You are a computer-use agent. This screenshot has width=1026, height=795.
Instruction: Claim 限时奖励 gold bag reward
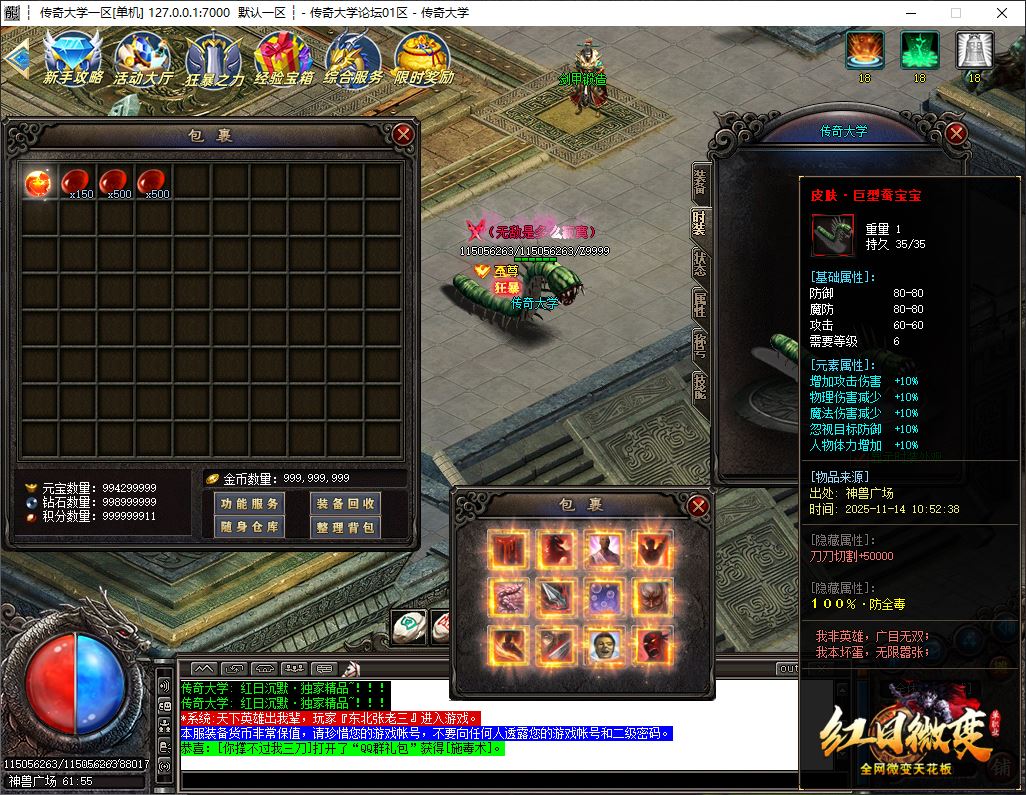click(x=423, y=58)
